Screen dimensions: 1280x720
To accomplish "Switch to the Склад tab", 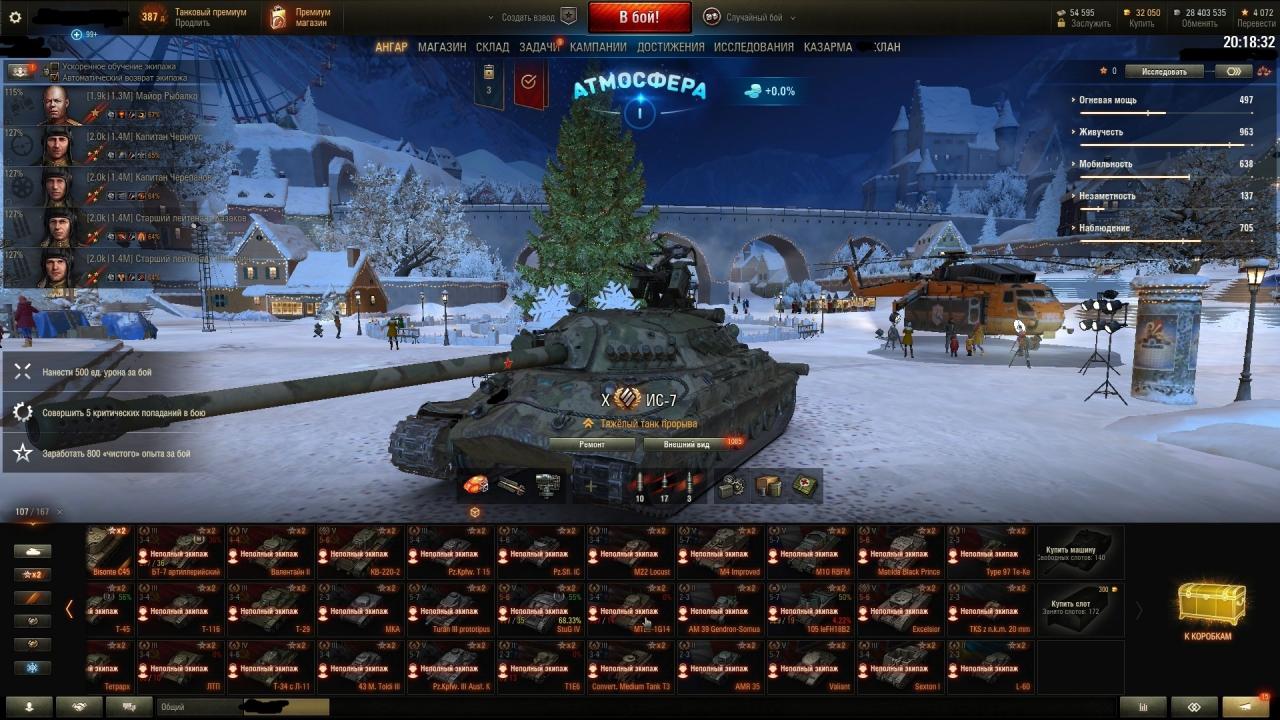I will click(492, 47).
